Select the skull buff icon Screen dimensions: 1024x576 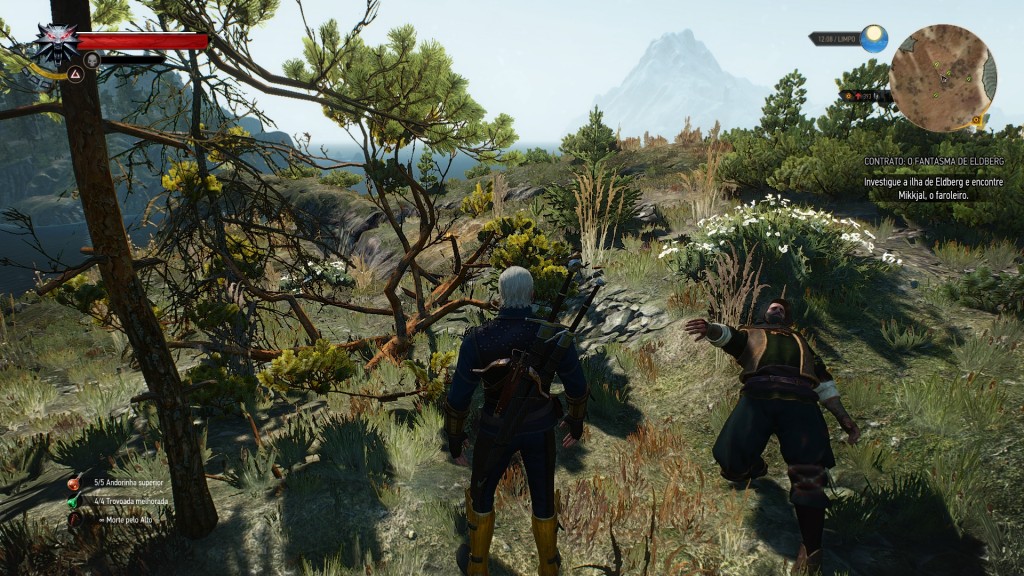click(92, 60)
